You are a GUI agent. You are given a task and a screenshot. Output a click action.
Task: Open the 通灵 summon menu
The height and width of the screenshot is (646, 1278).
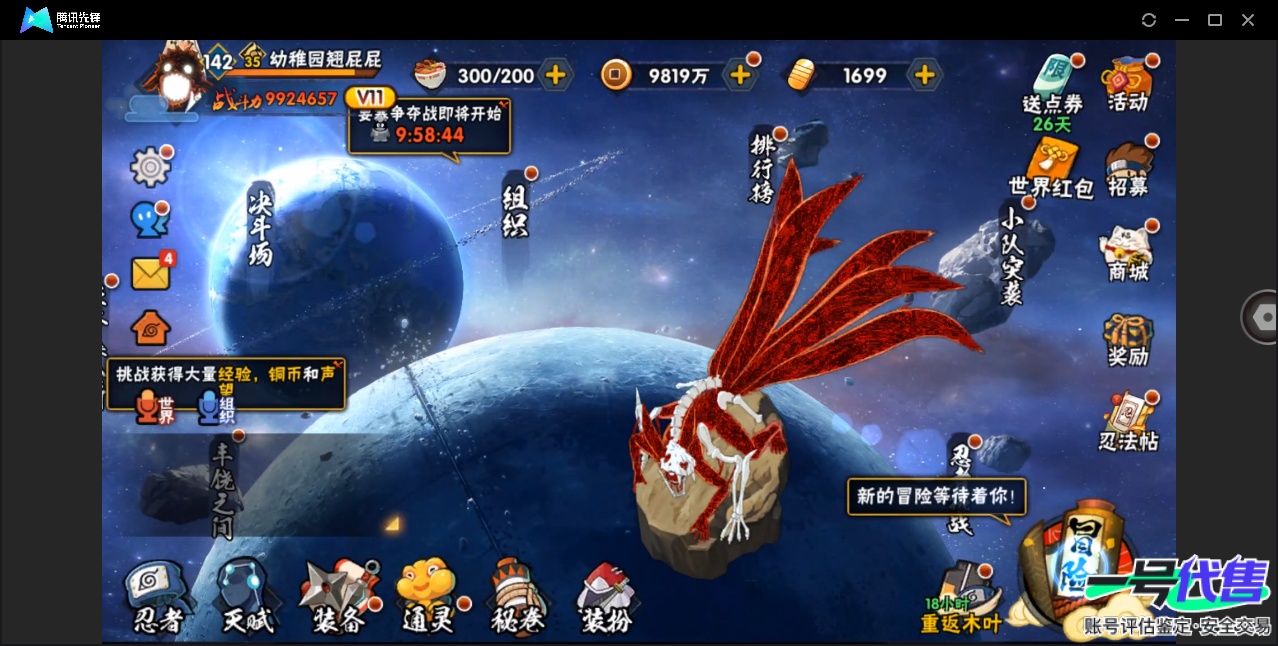428,598
